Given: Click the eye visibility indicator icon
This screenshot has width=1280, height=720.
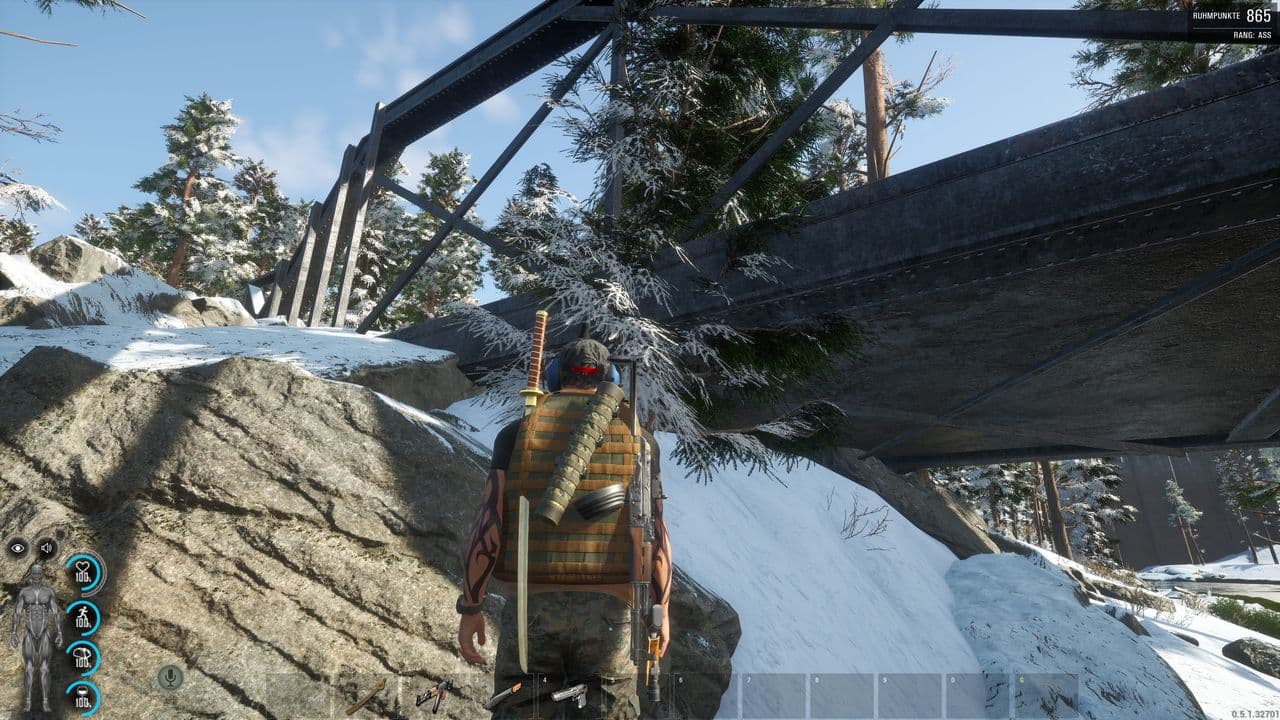Looking at the screenshot, I should point(18,547).
